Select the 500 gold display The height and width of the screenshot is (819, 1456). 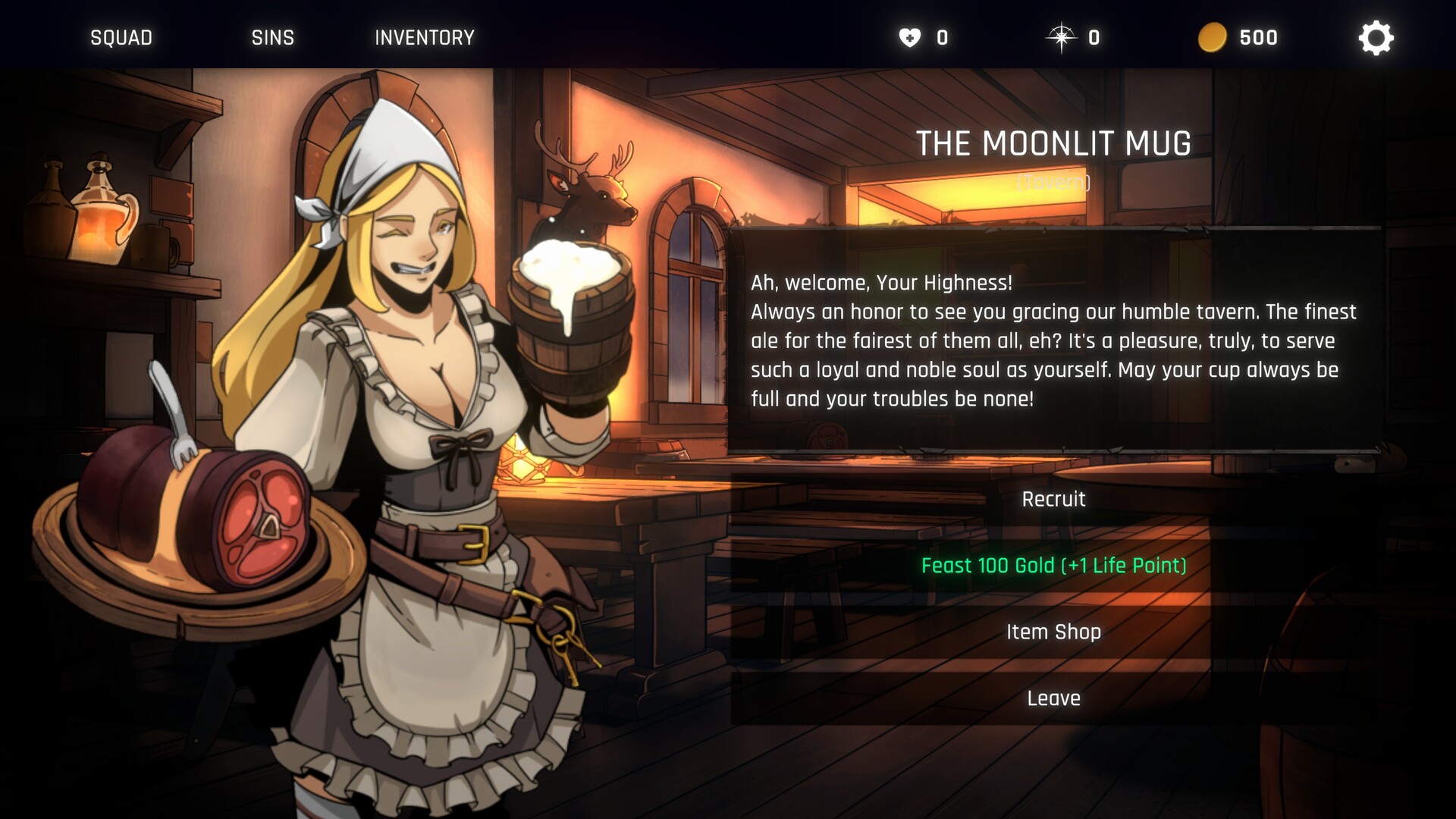coord(1257,37)
